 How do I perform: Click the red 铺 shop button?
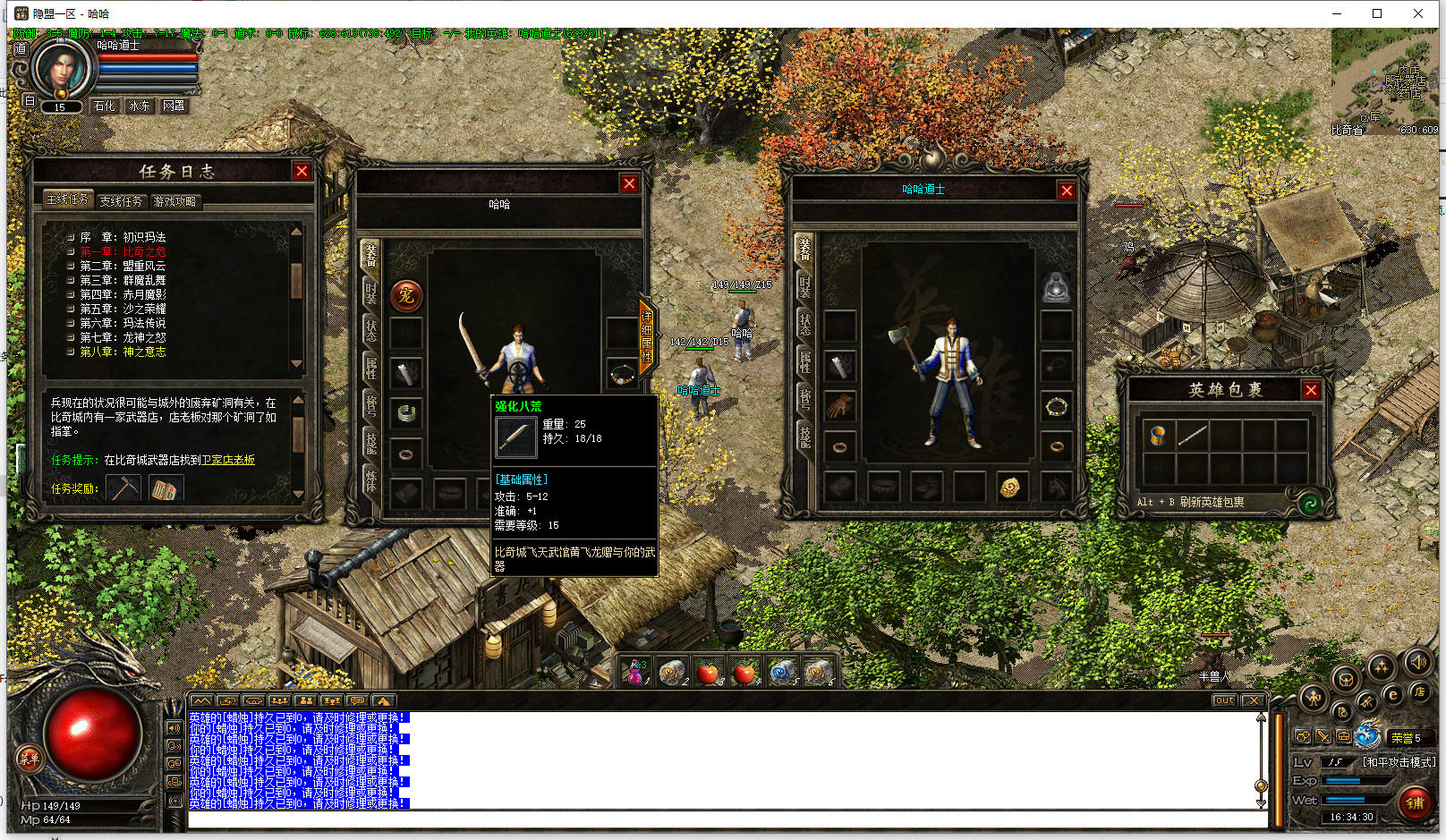(1415, 802)
